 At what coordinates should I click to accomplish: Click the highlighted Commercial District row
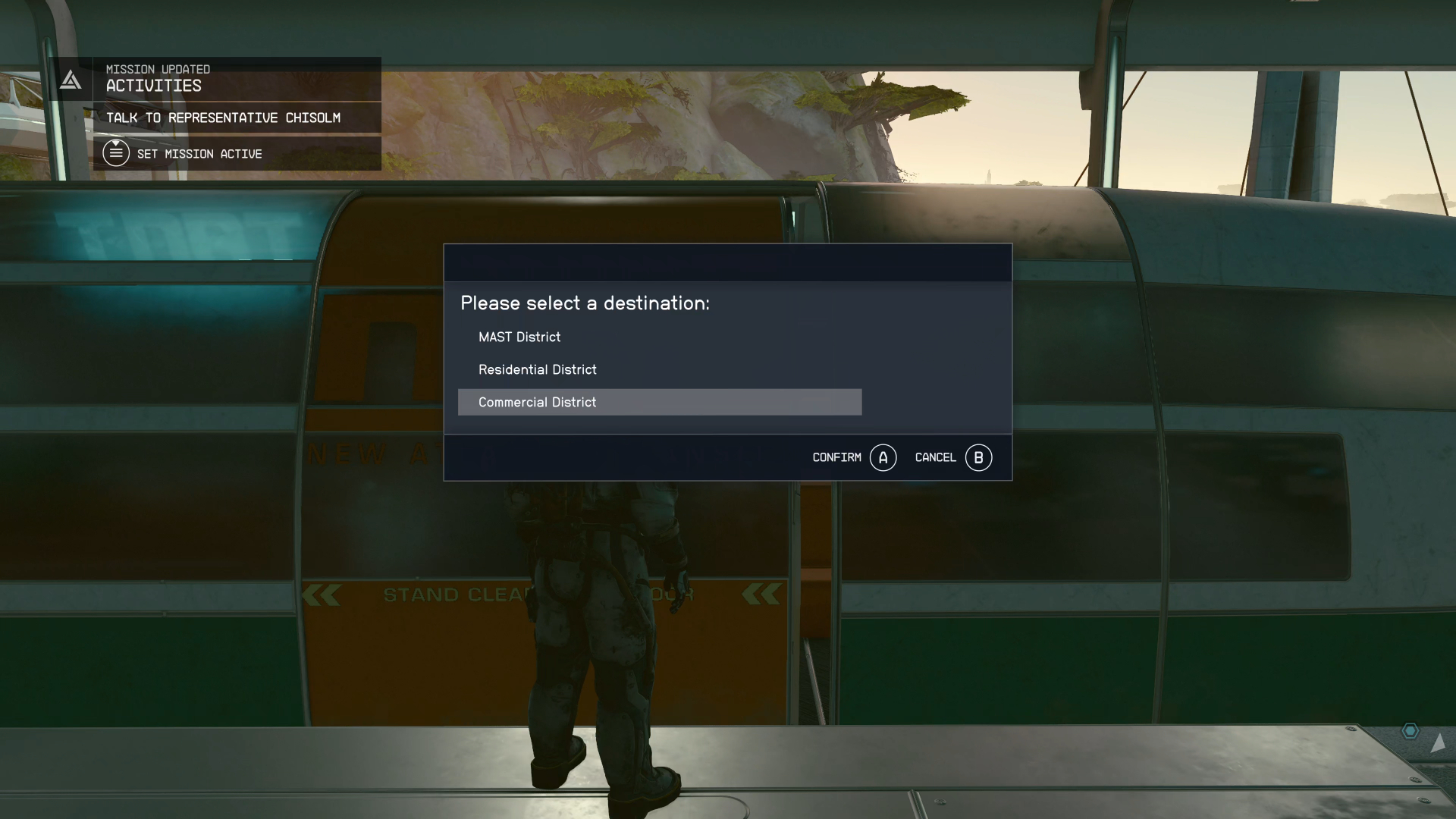click(x=660, y=402)
